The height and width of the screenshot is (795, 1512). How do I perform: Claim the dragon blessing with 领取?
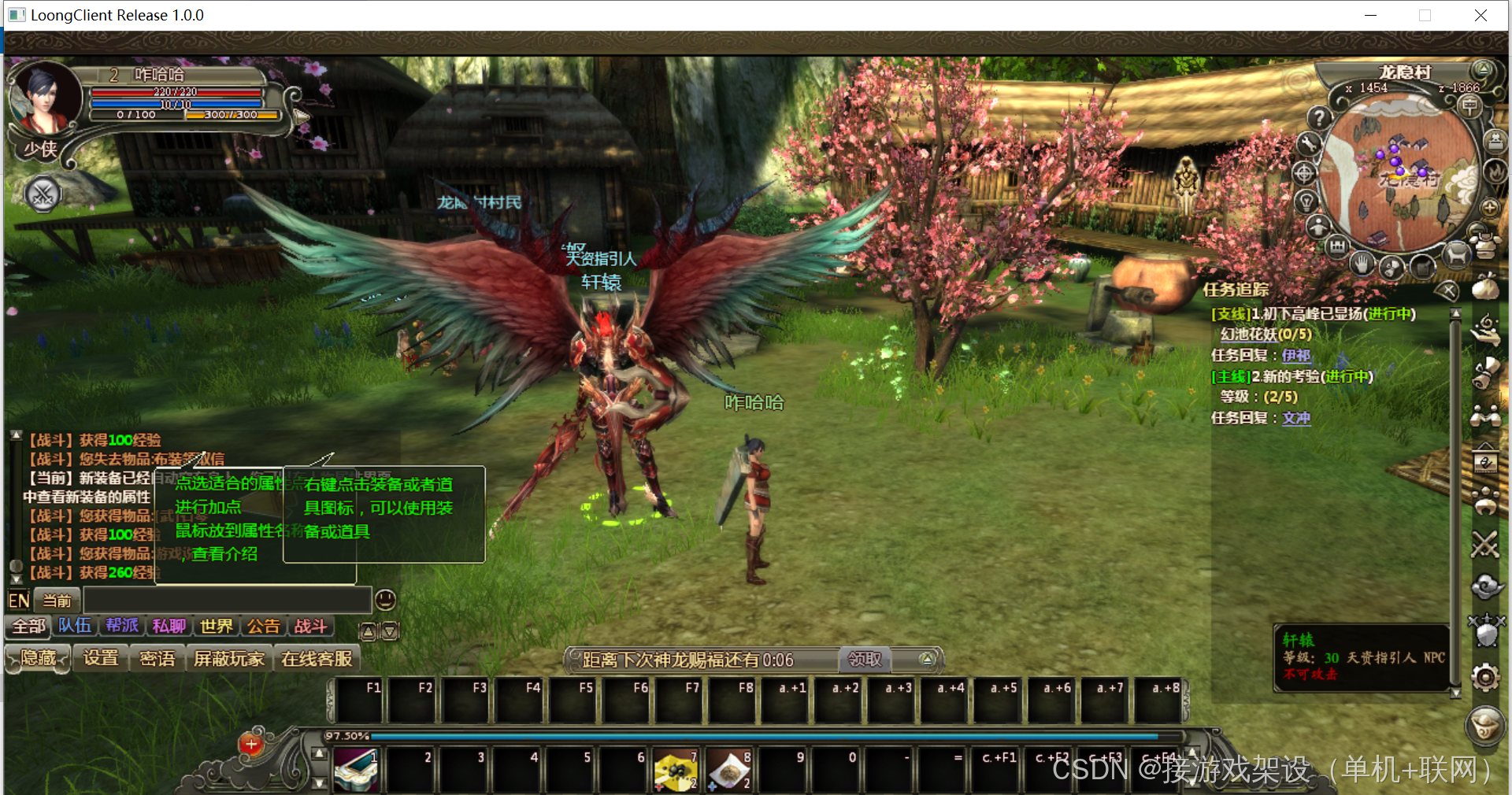(x=864, y=660)
